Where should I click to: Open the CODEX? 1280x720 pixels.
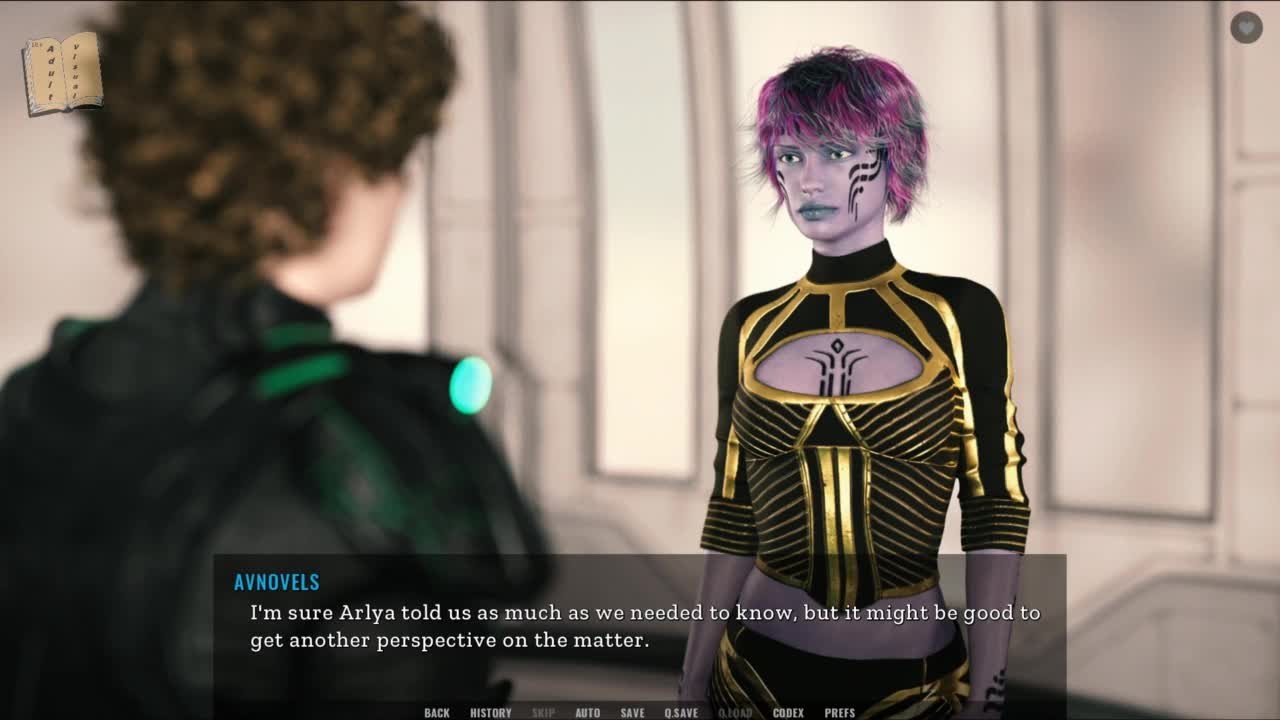(x=788, y=713)
